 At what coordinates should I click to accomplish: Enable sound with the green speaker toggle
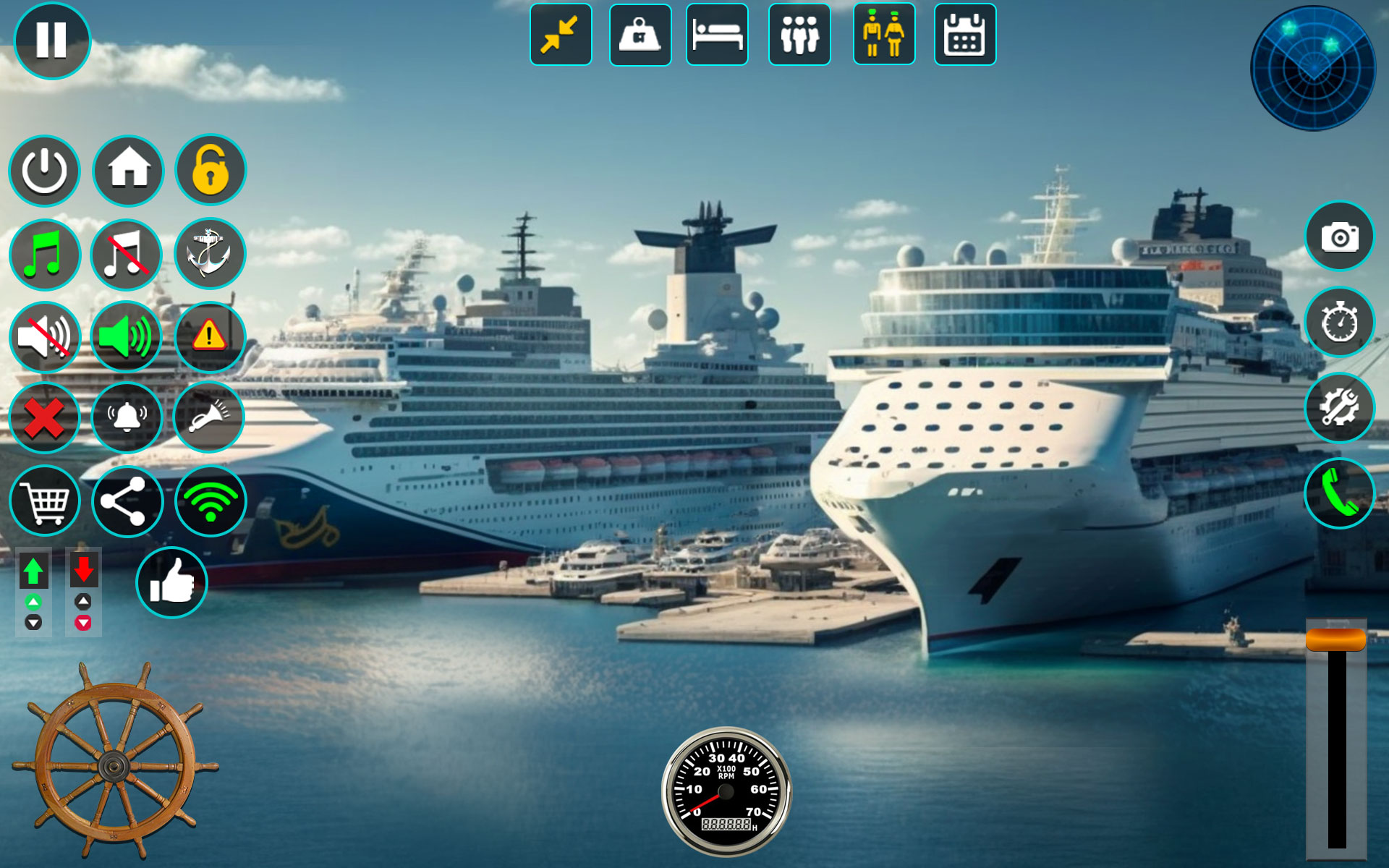click(127, 336)
